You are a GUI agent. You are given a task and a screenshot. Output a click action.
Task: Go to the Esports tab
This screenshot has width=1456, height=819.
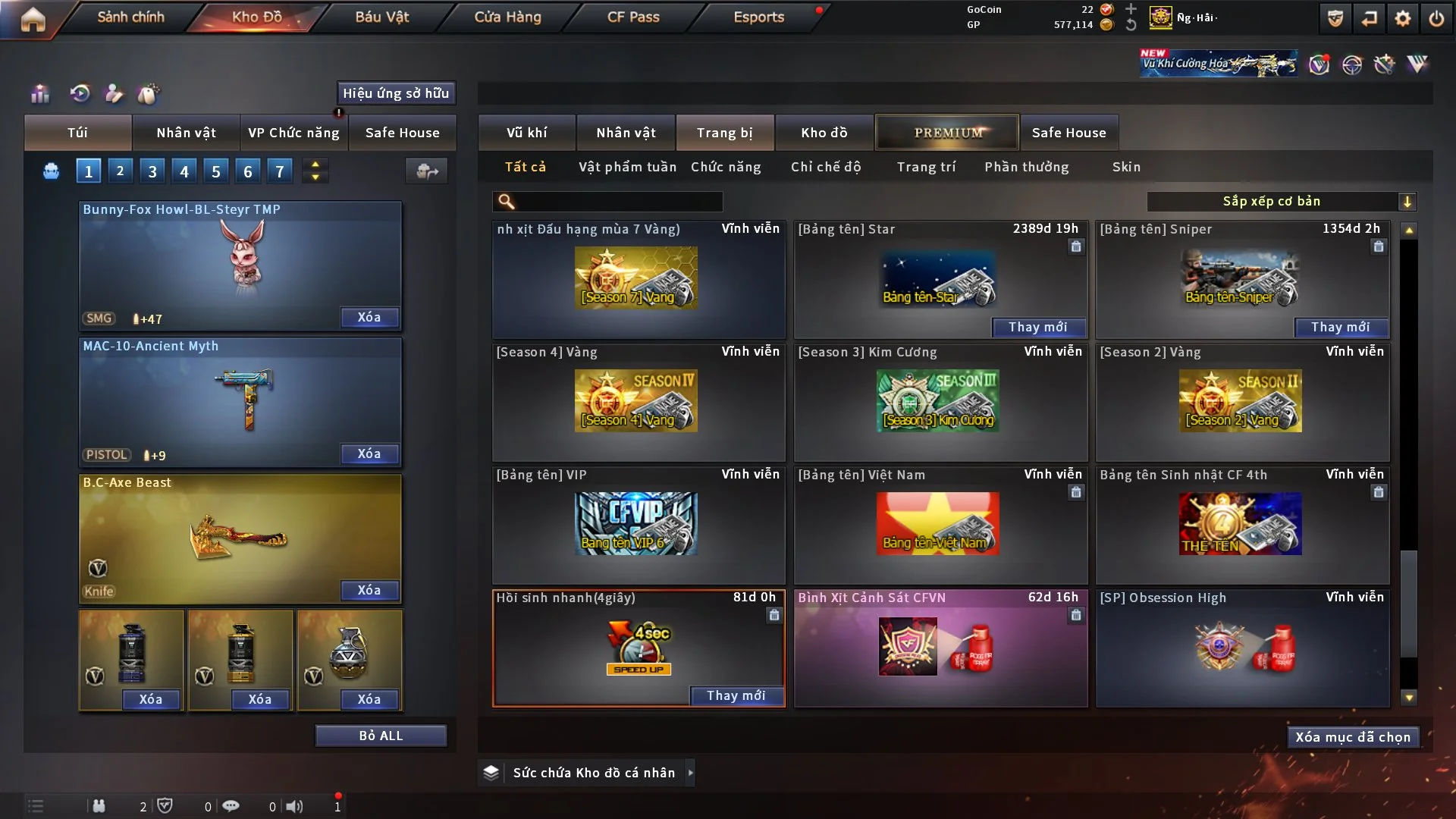click(758, 17)
